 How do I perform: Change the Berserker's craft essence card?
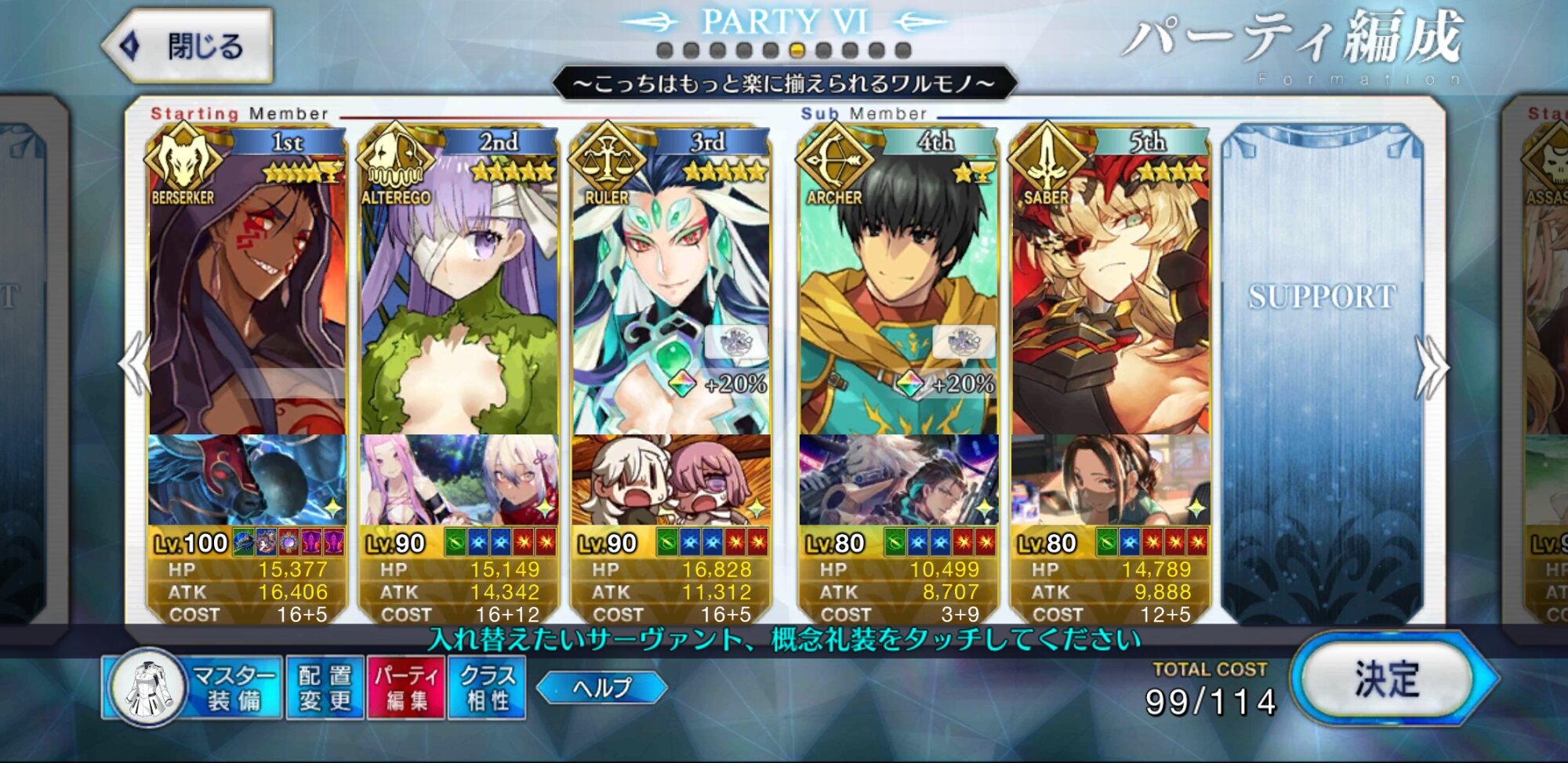tap(247, 480)
